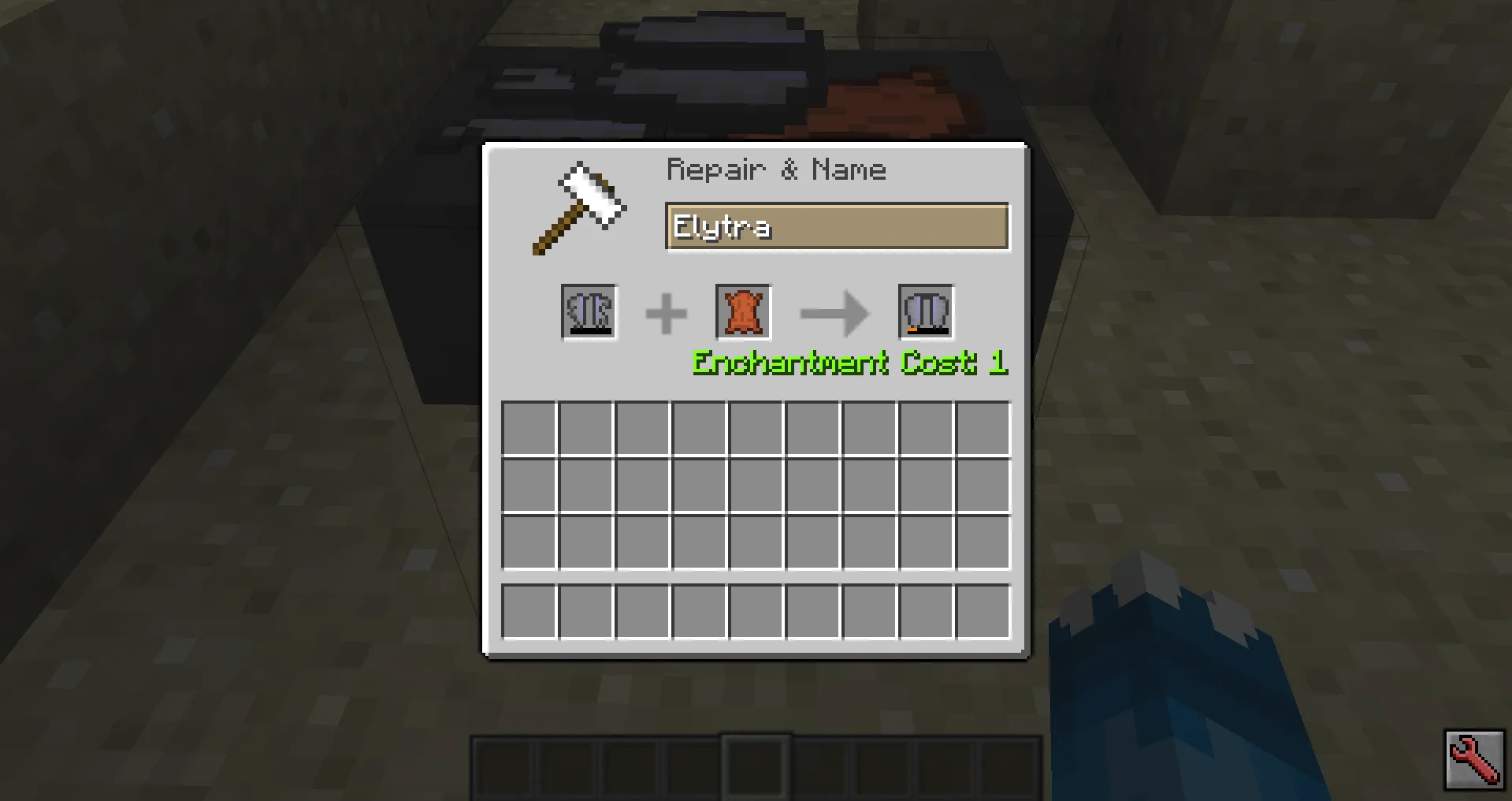Take the repaired Elytra from the output slot
1512x801 pixels.
coord(924,311)
